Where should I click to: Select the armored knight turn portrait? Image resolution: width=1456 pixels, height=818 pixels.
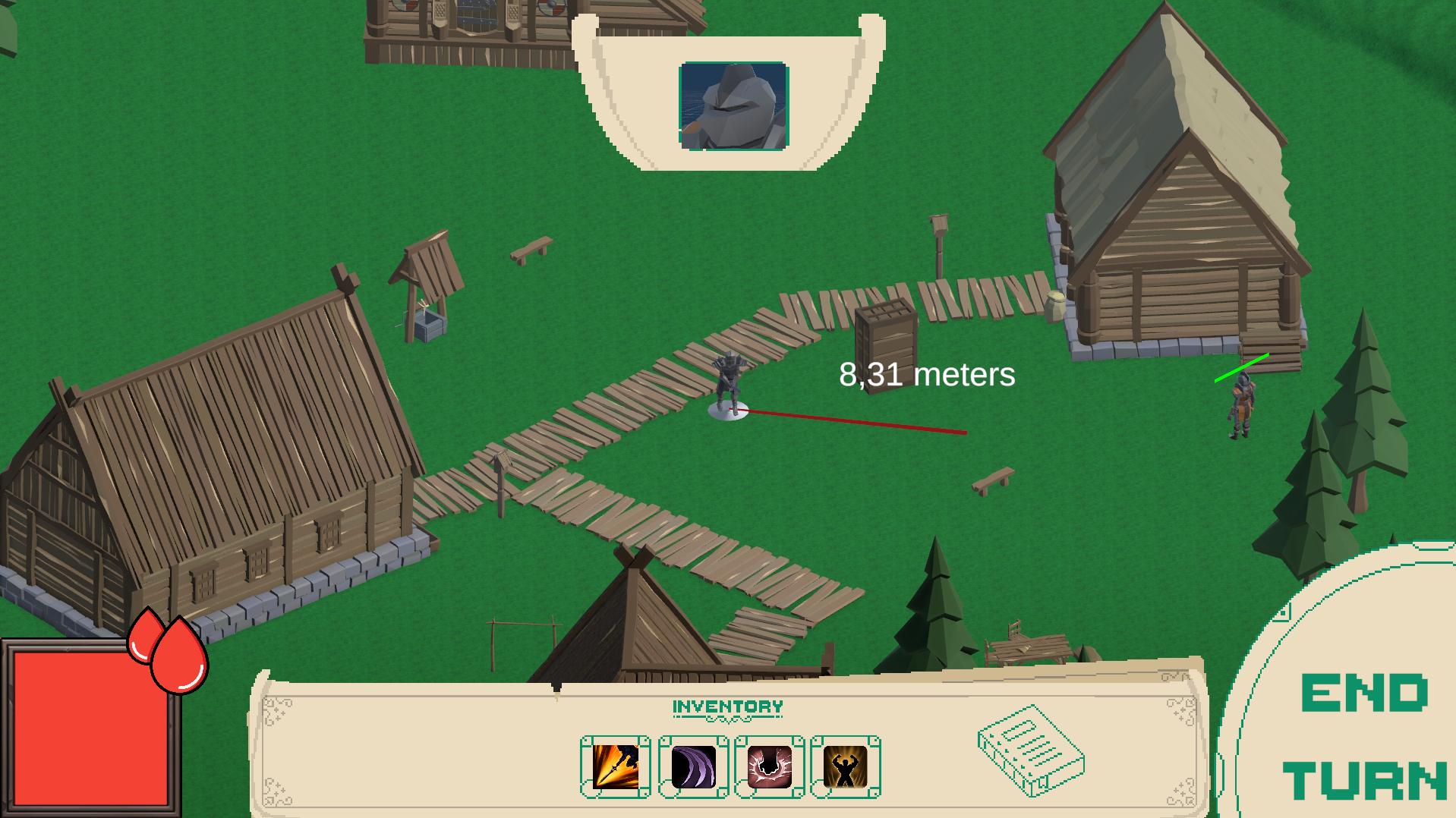click(x=733, y=106)
